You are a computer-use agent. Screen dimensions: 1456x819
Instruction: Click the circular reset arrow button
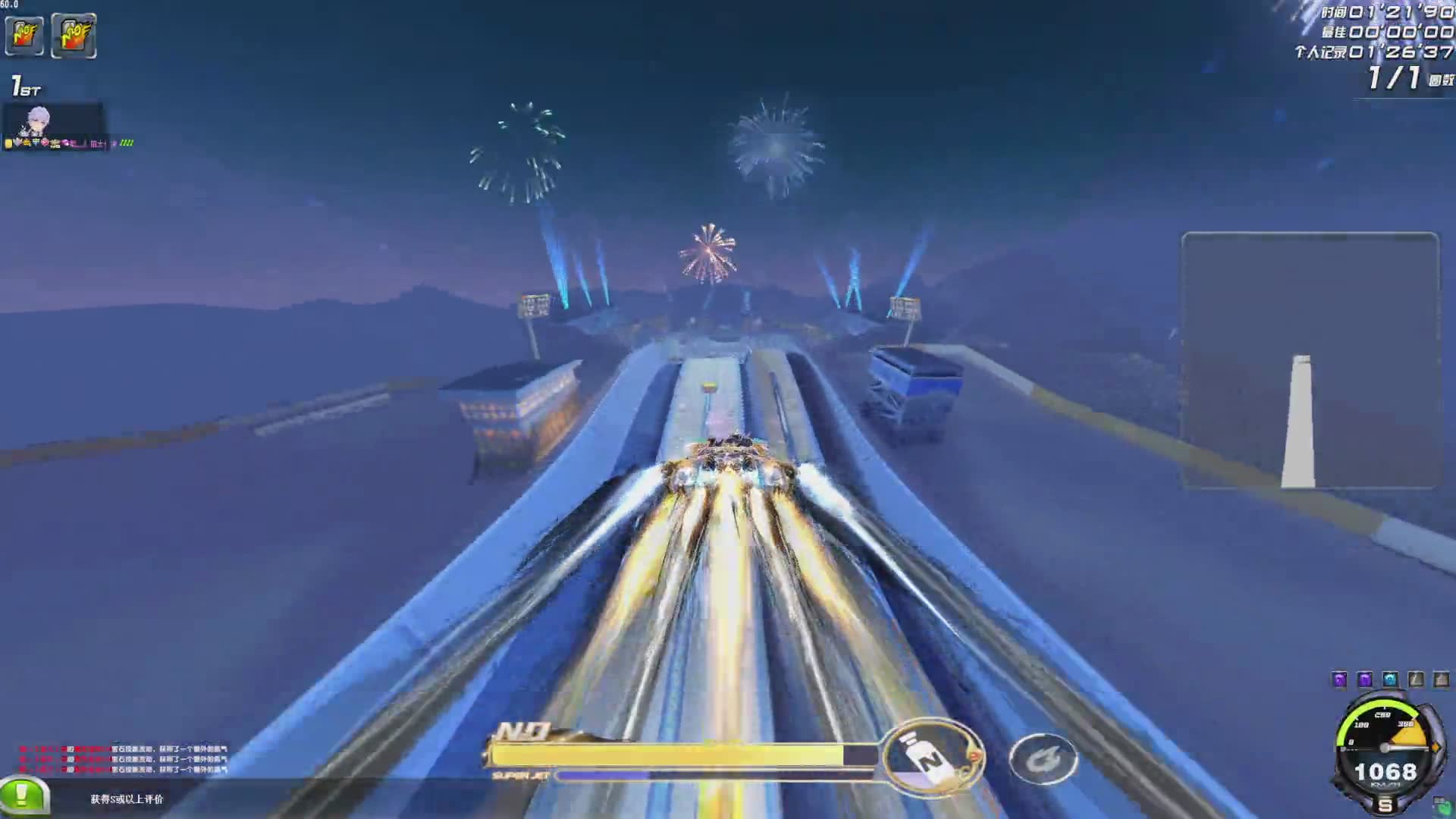1043,758
